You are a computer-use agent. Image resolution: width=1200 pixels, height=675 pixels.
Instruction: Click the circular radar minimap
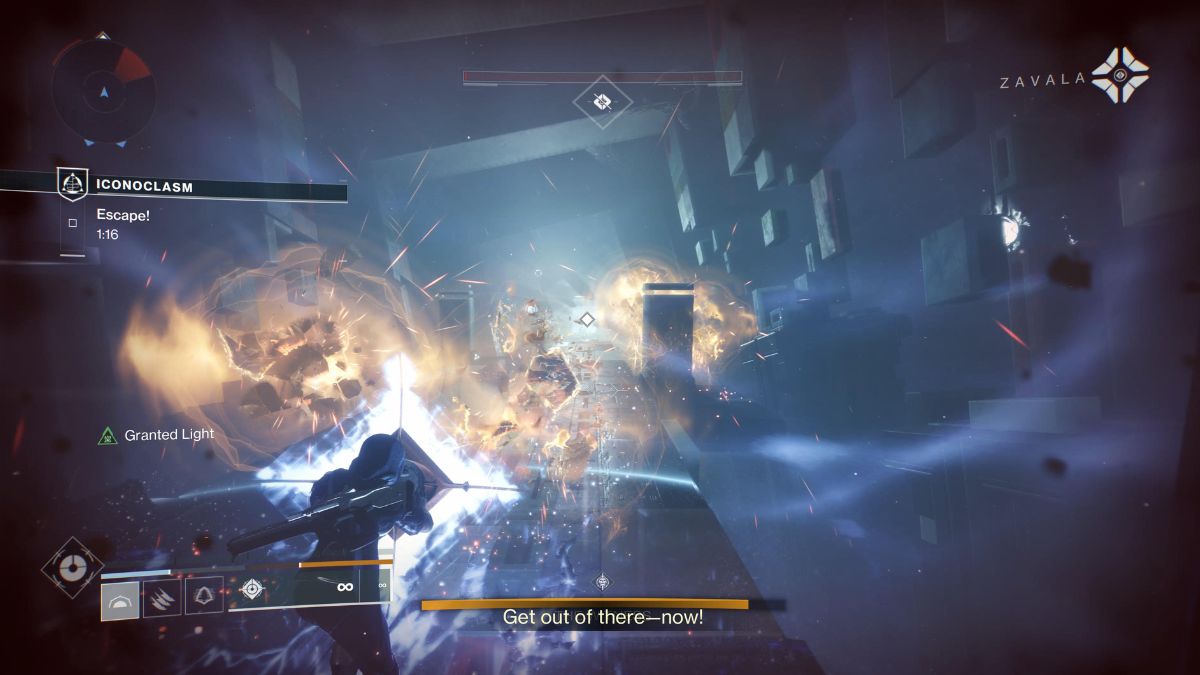point(103,92)
